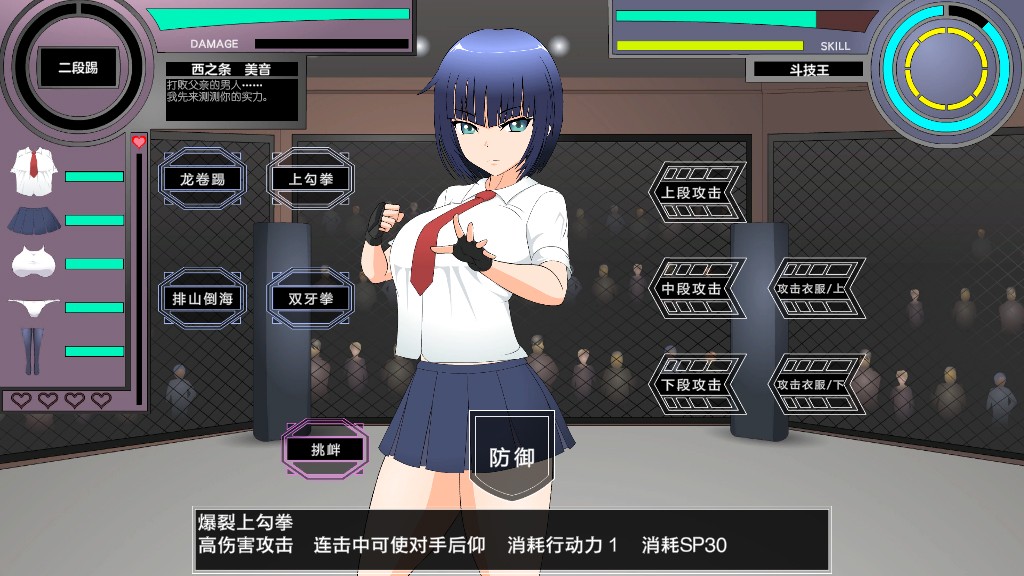
Task: Use the 龙卷踢 skill
Action: [x=203, y=180]
